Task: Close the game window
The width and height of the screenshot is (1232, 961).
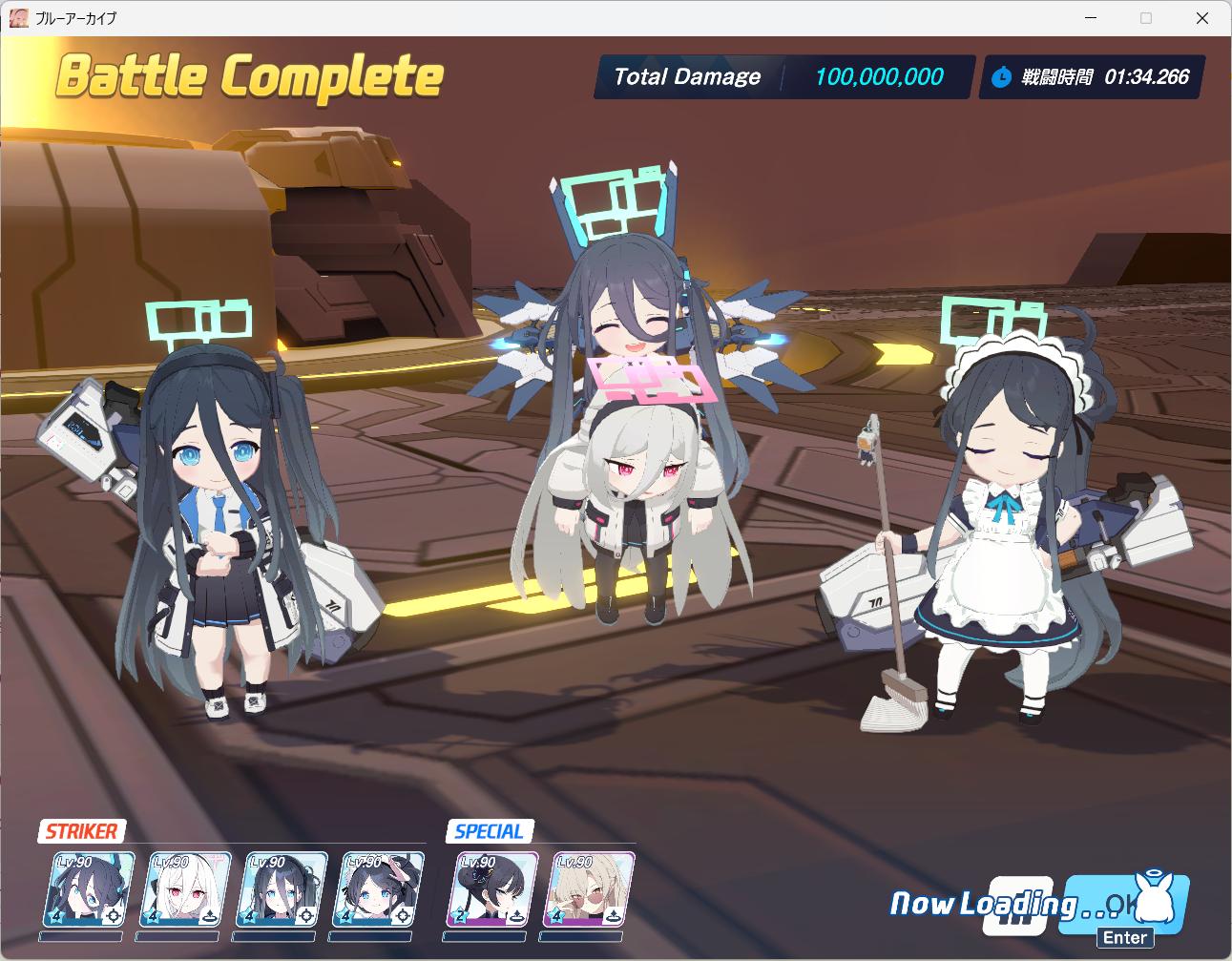Action: [1201, 18]
